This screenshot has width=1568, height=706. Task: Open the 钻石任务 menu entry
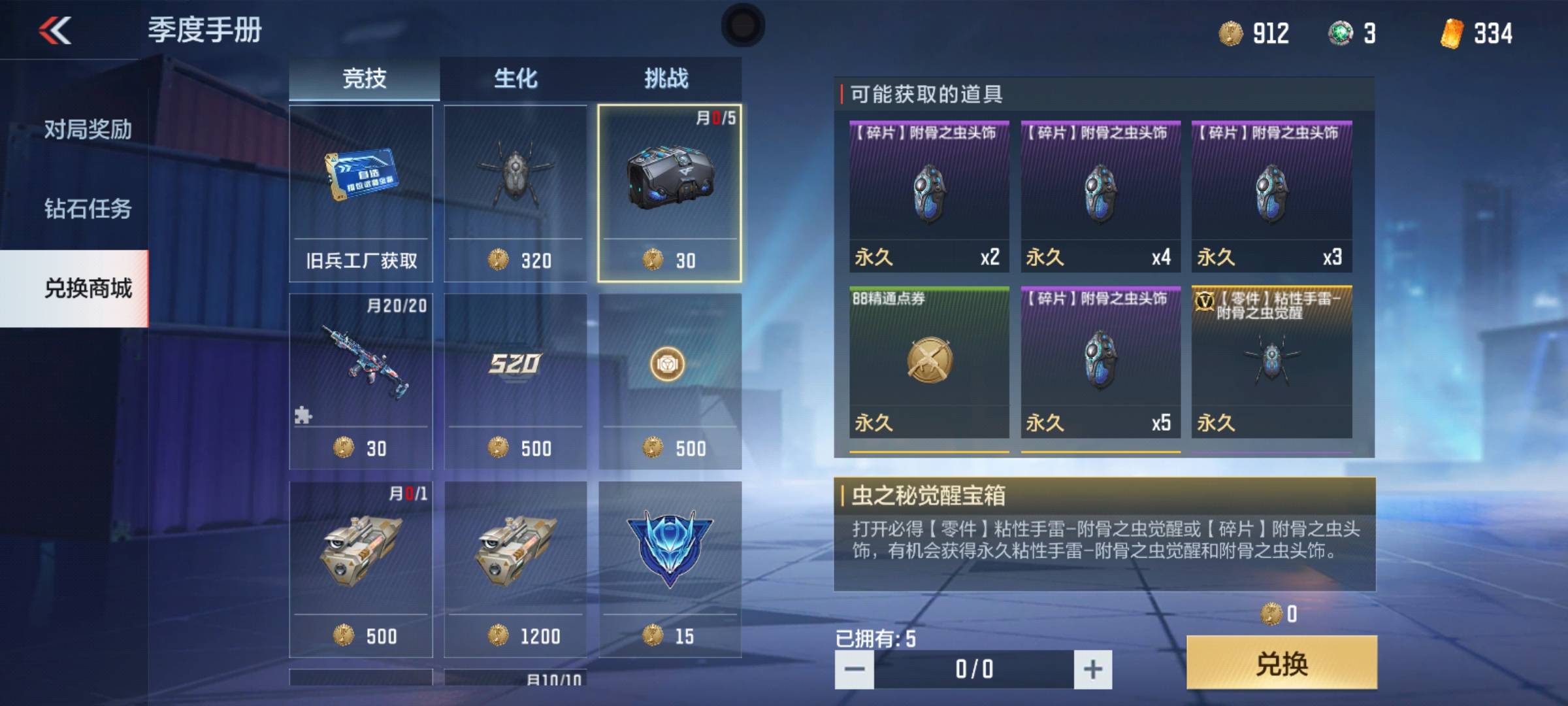(x=88, y=209)
